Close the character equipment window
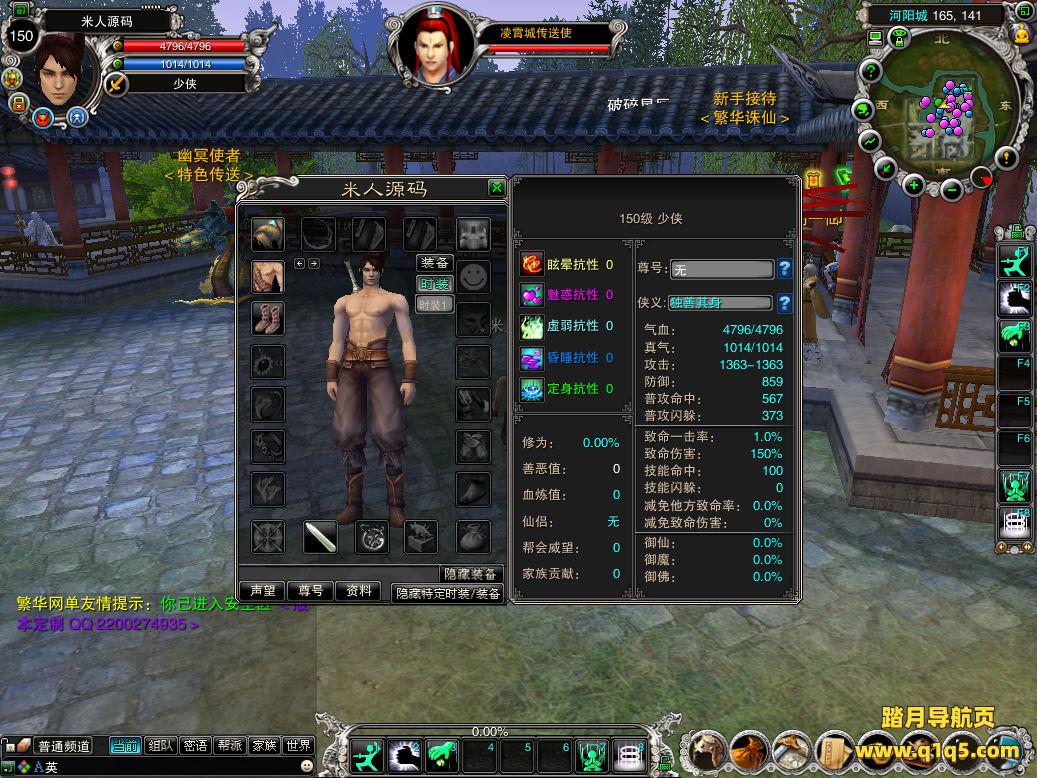The height and width of the screenshot is (778, 1037). click(x=496, y=188)
